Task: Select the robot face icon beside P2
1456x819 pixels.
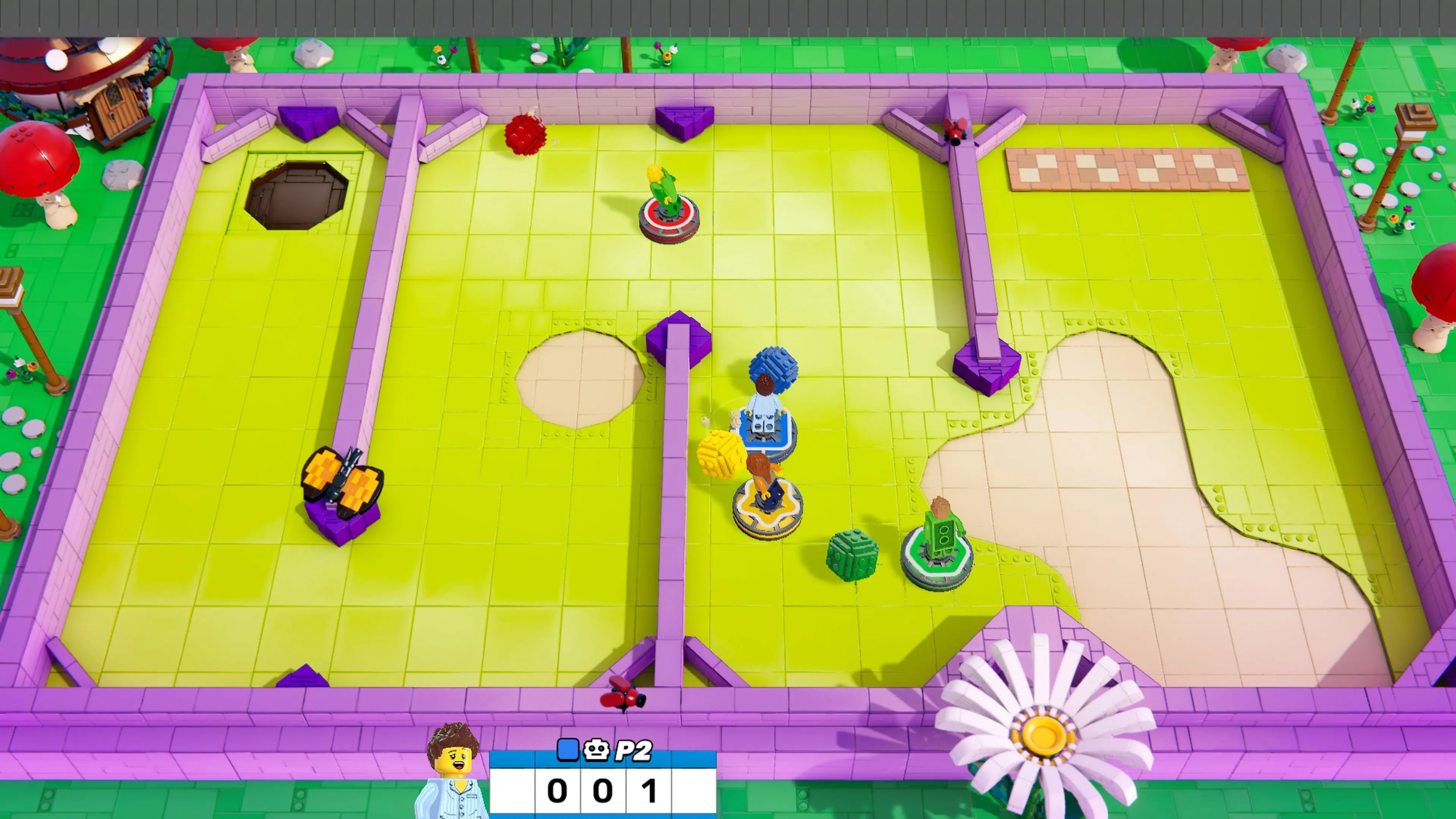Action: click(x=596, y=750)
